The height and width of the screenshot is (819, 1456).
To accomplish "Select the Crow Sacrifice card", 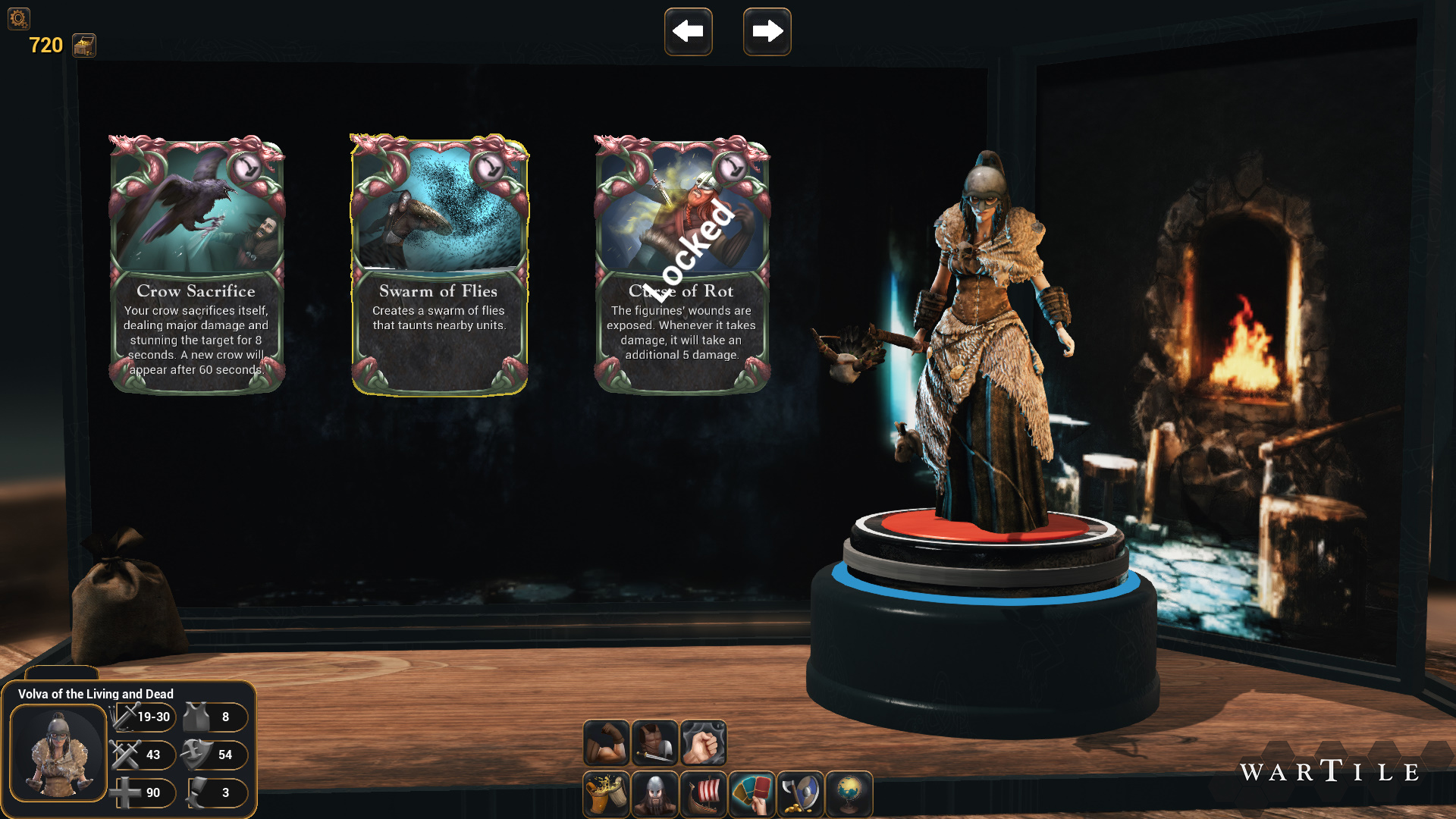I will [196, 262].
